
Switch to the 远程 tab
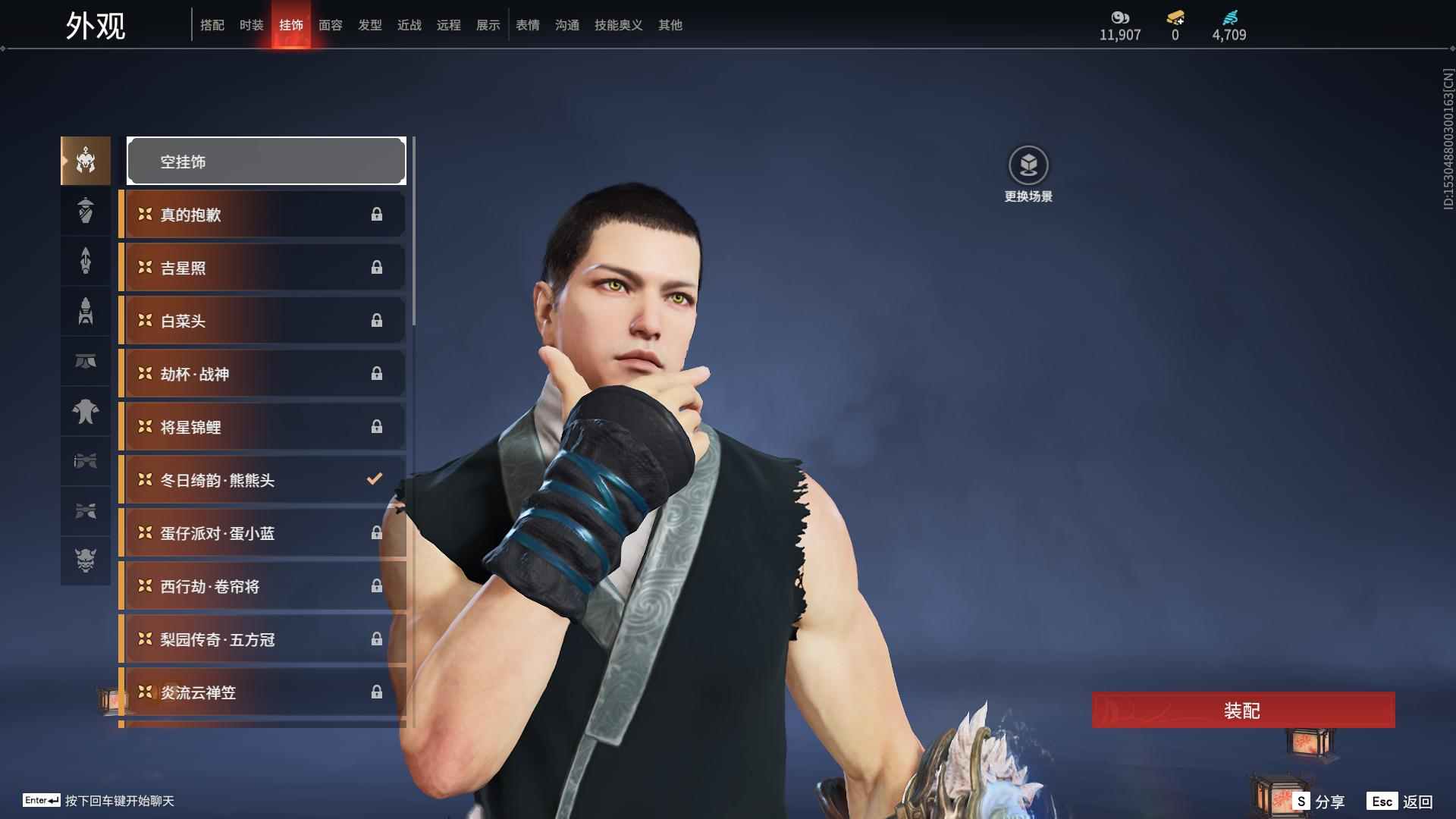pos(449,25)
